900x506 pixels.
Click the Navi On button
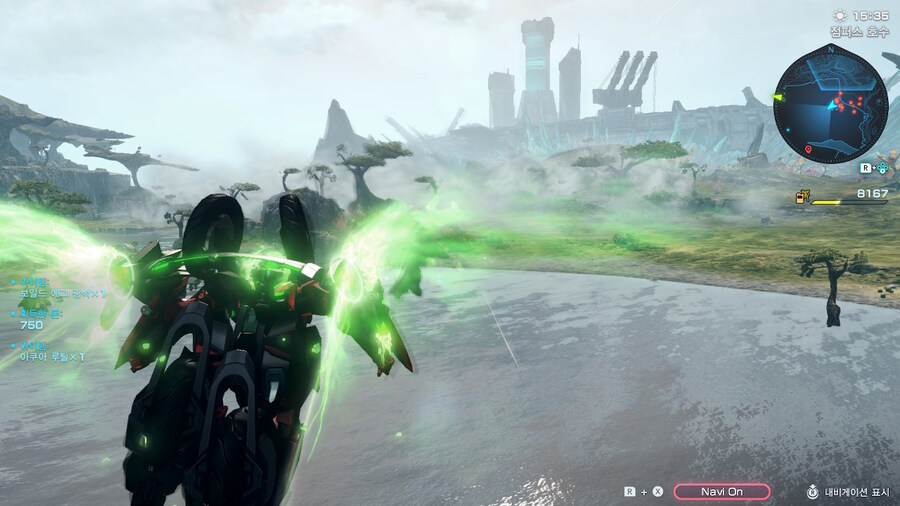pyautogui.click(x=721, y=491)
